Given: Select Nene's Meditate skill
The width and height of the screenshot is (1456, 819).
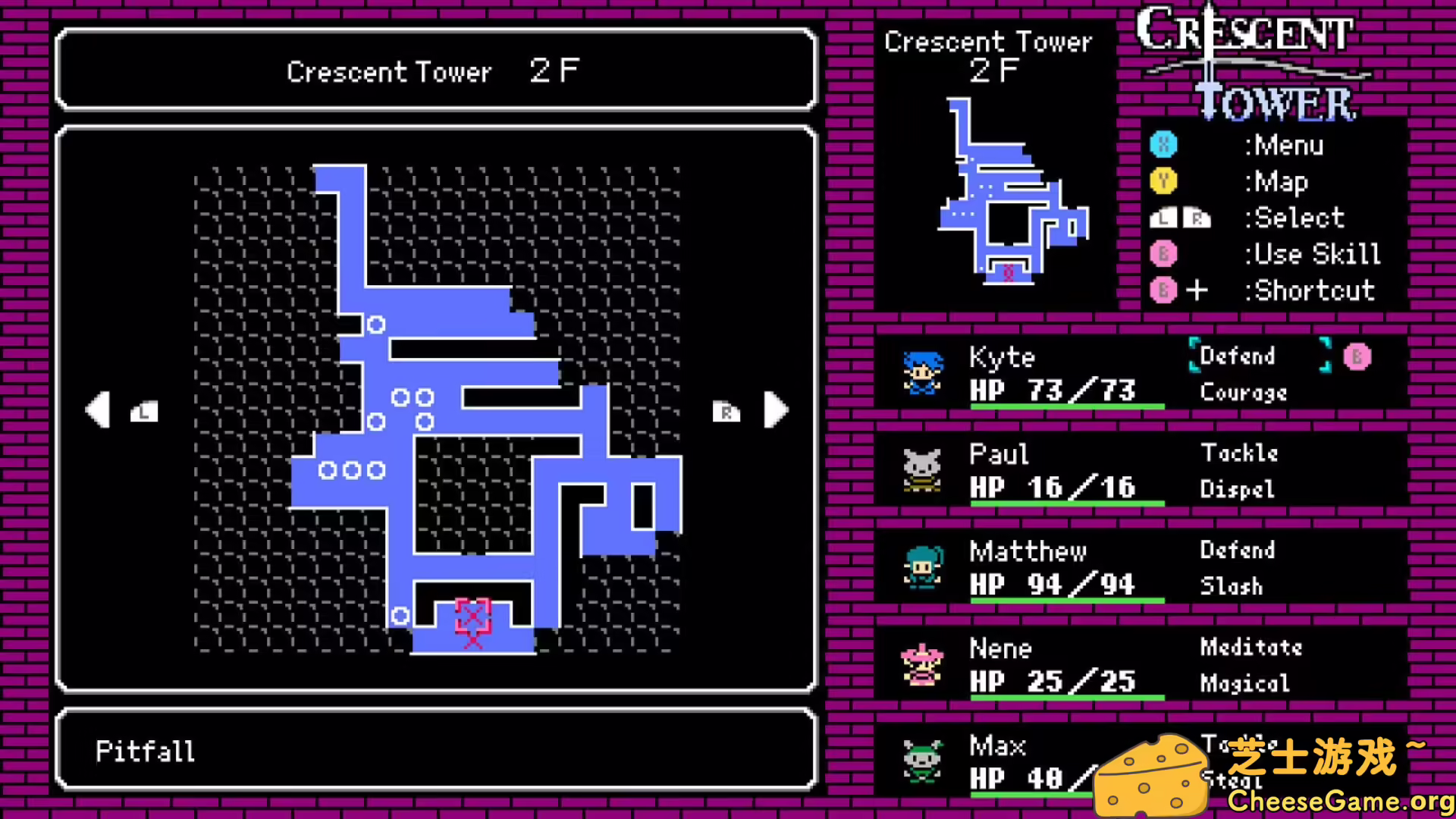Looking at the screenshot, I should [x=1251, y=648].
